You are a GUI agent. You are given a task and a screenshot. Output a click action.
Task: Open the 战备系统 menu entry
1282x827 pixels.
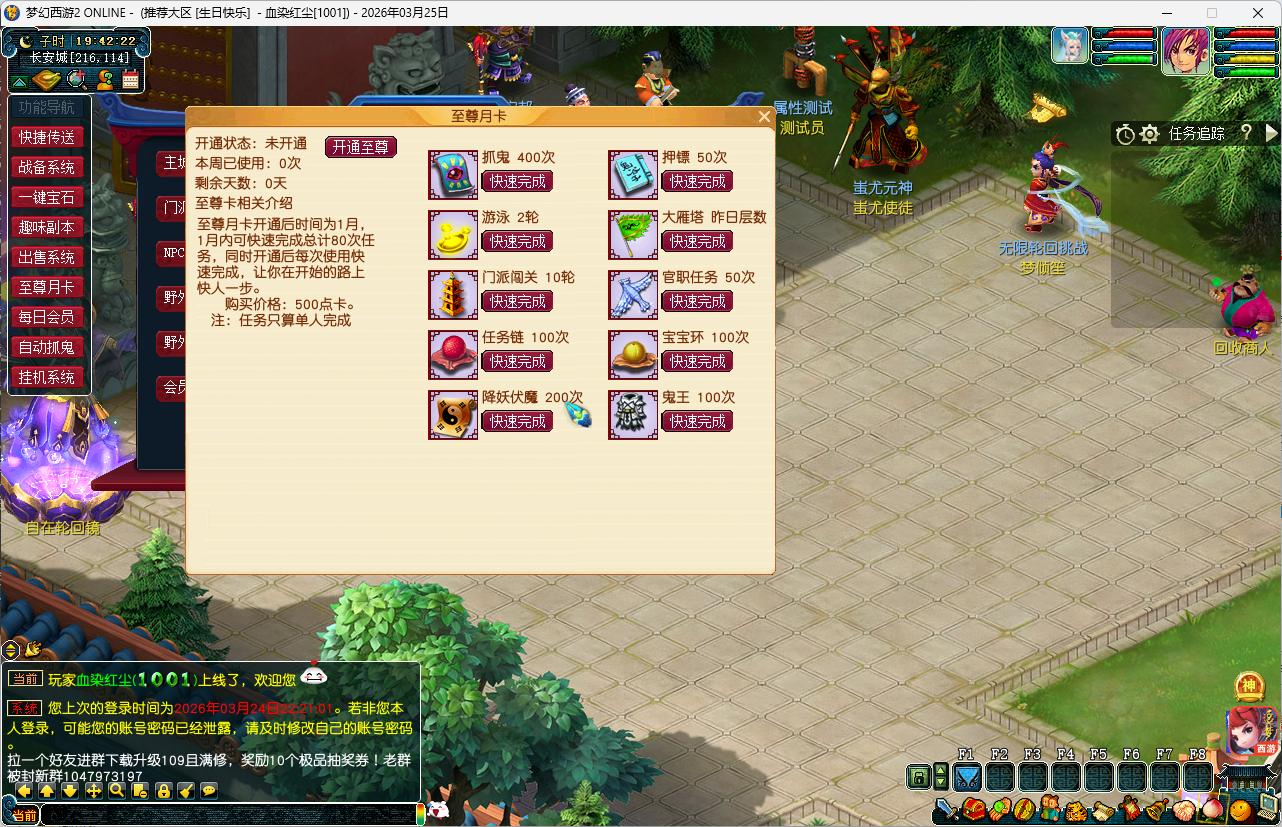[47, 167]
